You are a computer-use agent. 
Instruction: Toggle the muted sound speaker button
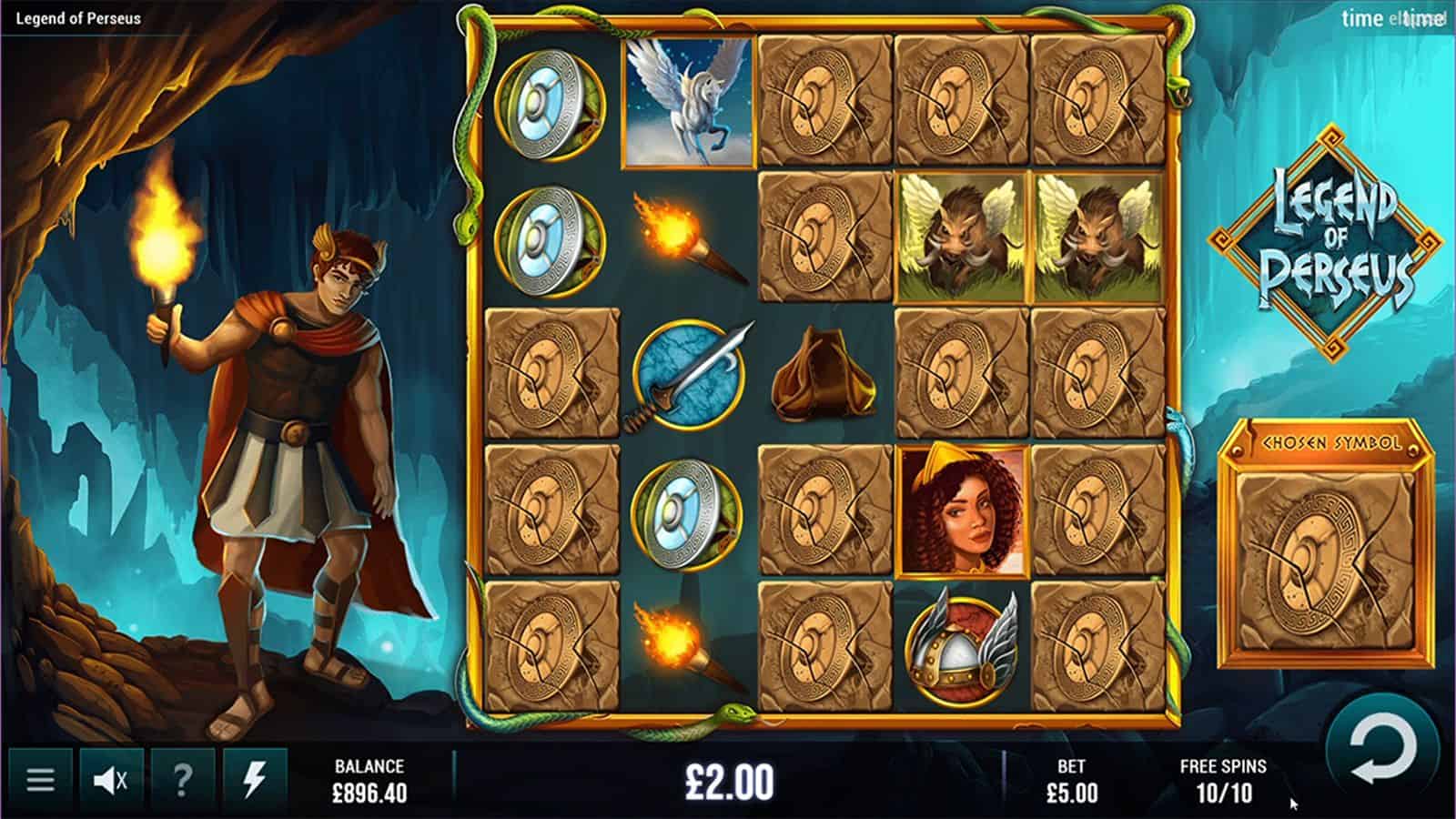pyautogui.click(x=111, y=780)
